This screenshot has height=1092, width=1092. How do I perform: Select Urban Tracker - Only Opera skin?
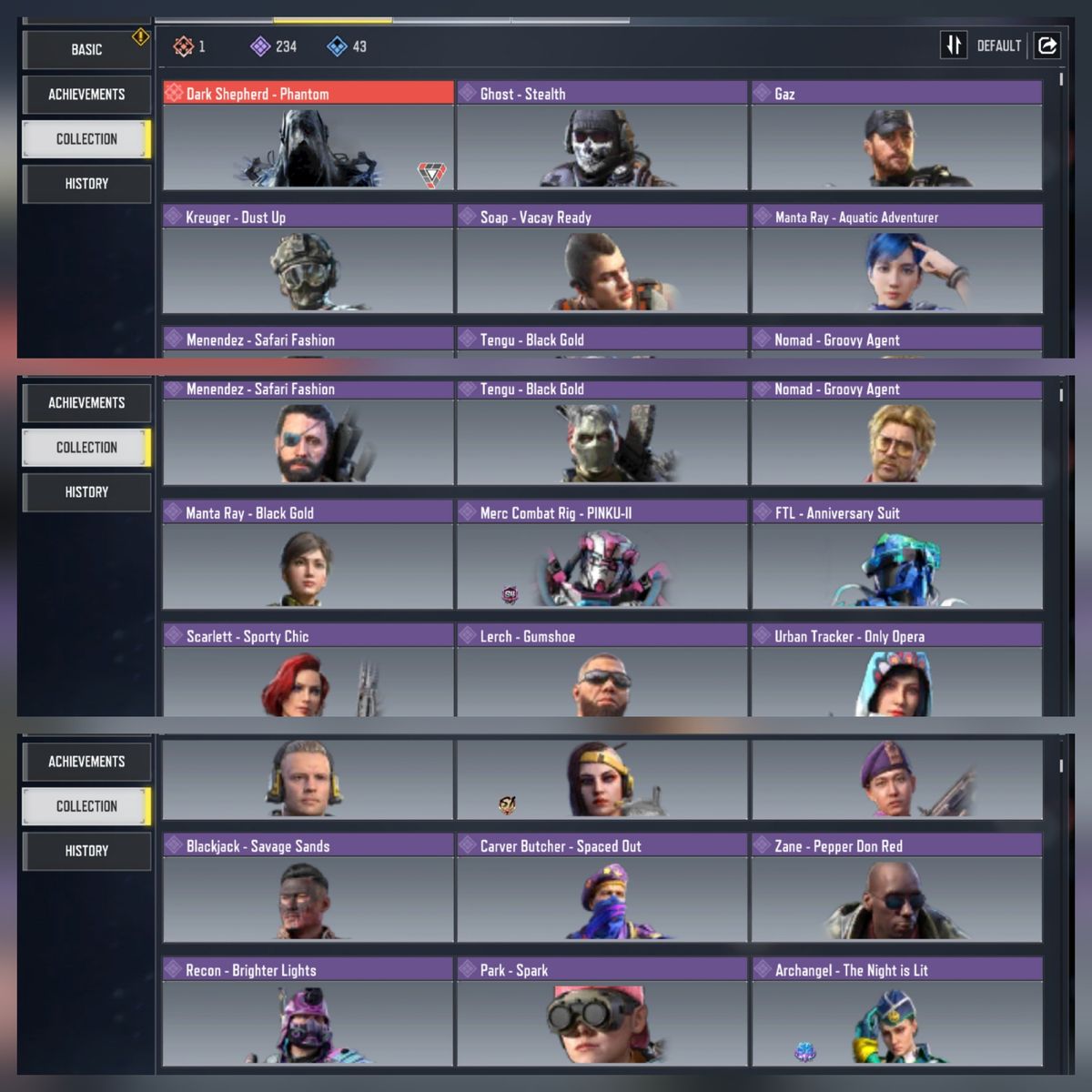click(x=896, y=672)
